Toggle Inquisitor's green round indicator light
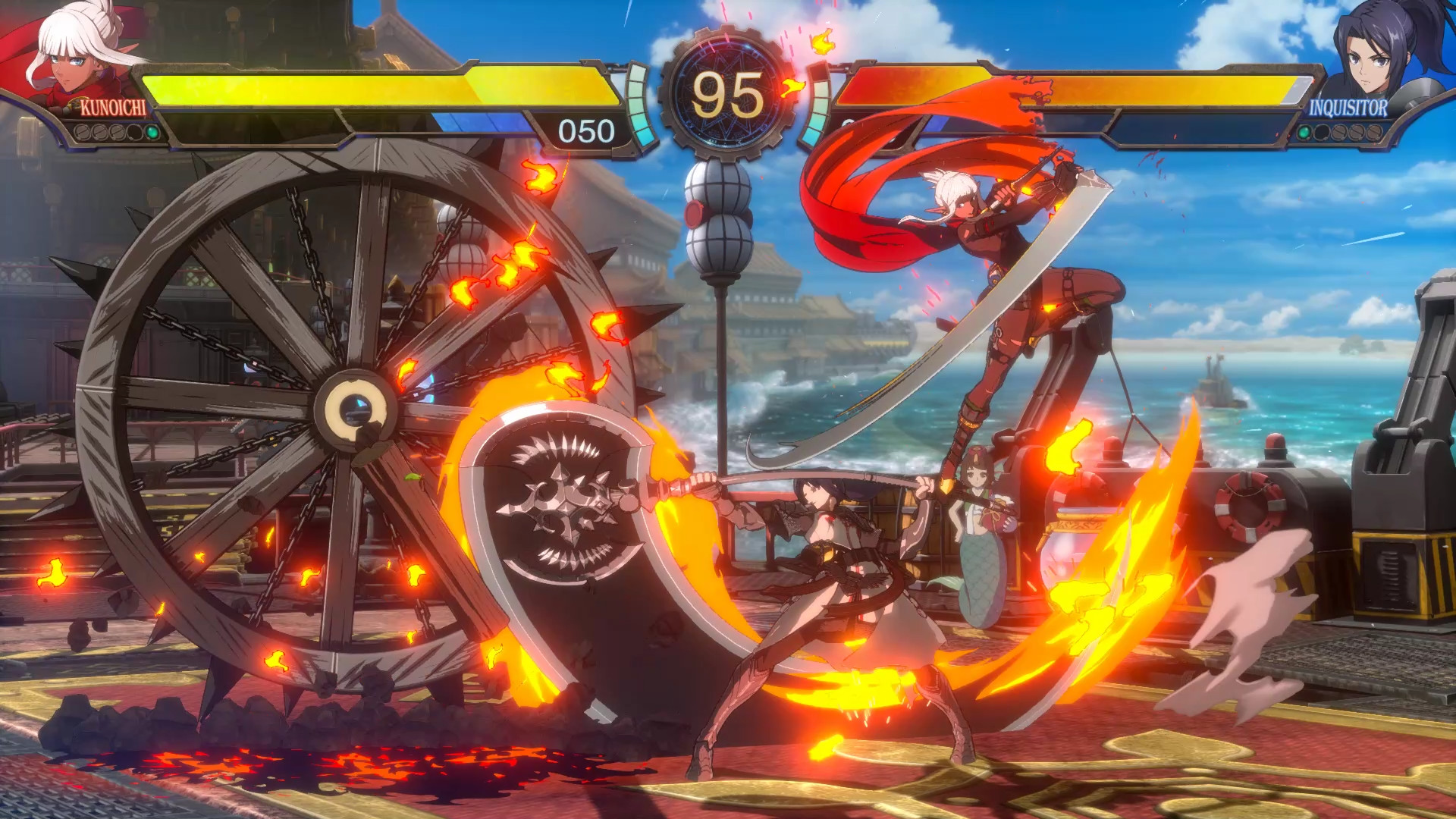1456x819 pixels. coord(1304,133)
